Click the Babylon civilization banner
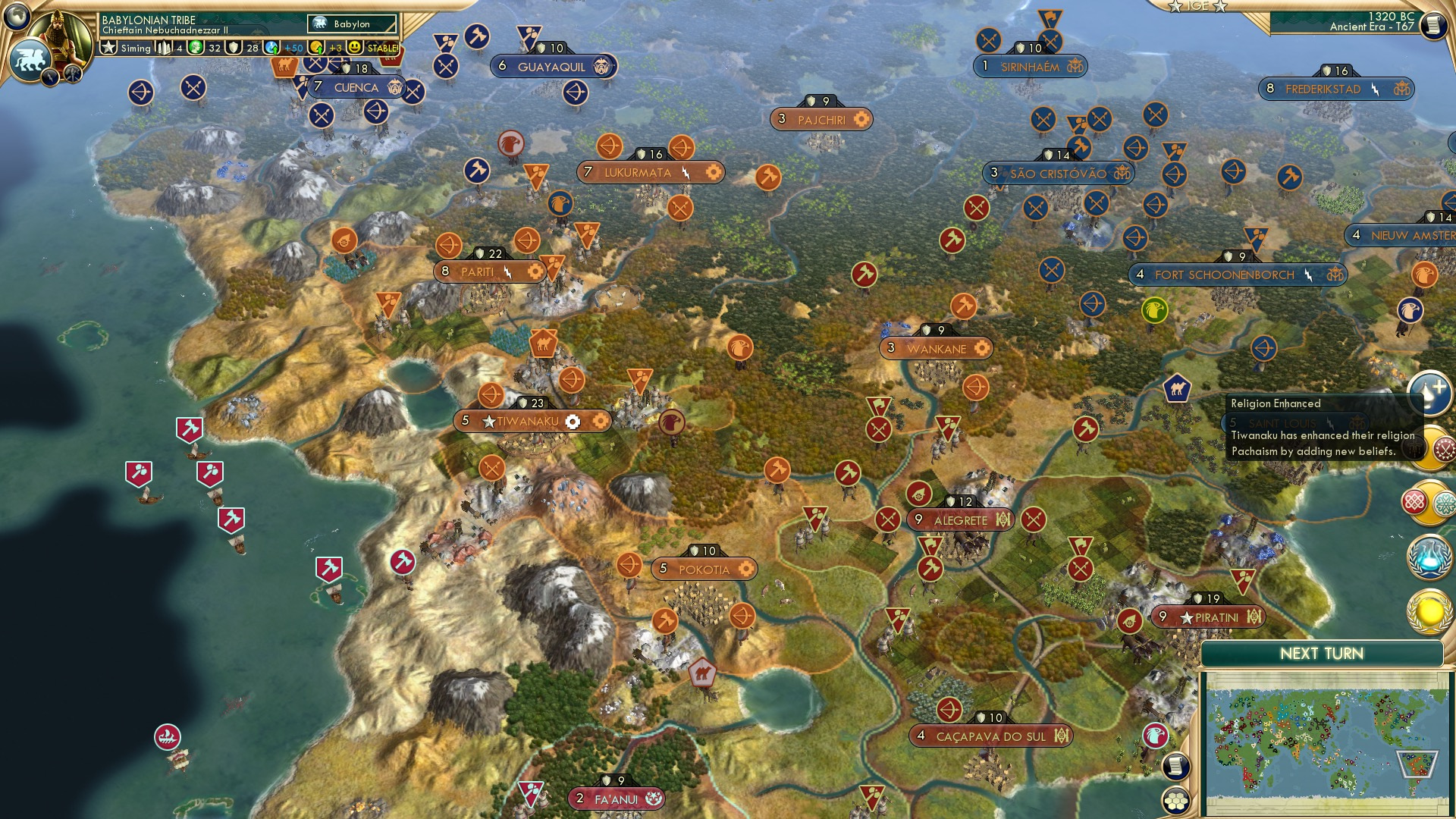The height and width of the screenshot is (819, 1456). (350, 24)
